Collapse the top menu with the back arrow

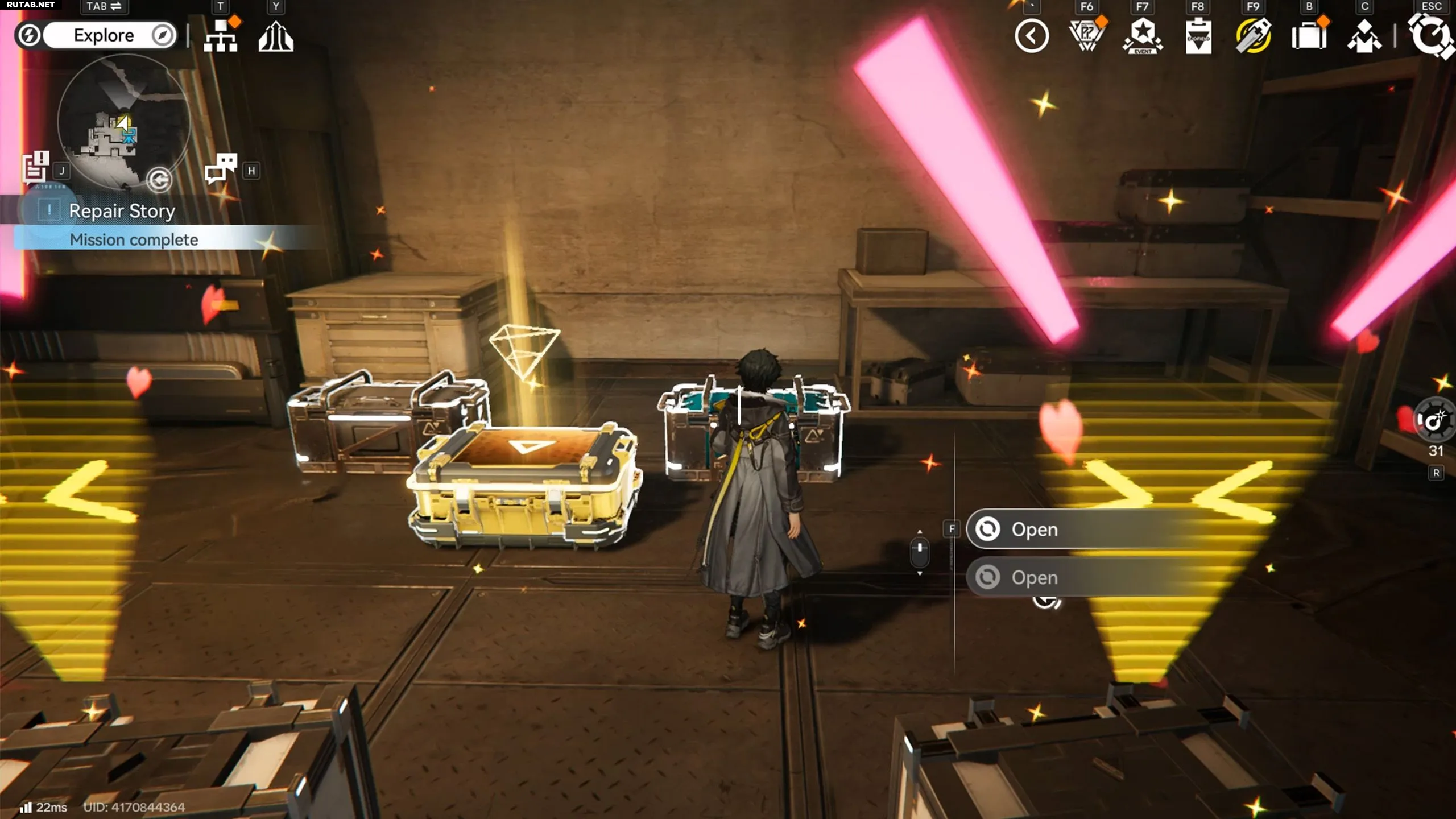click(x=1031, y=36)
